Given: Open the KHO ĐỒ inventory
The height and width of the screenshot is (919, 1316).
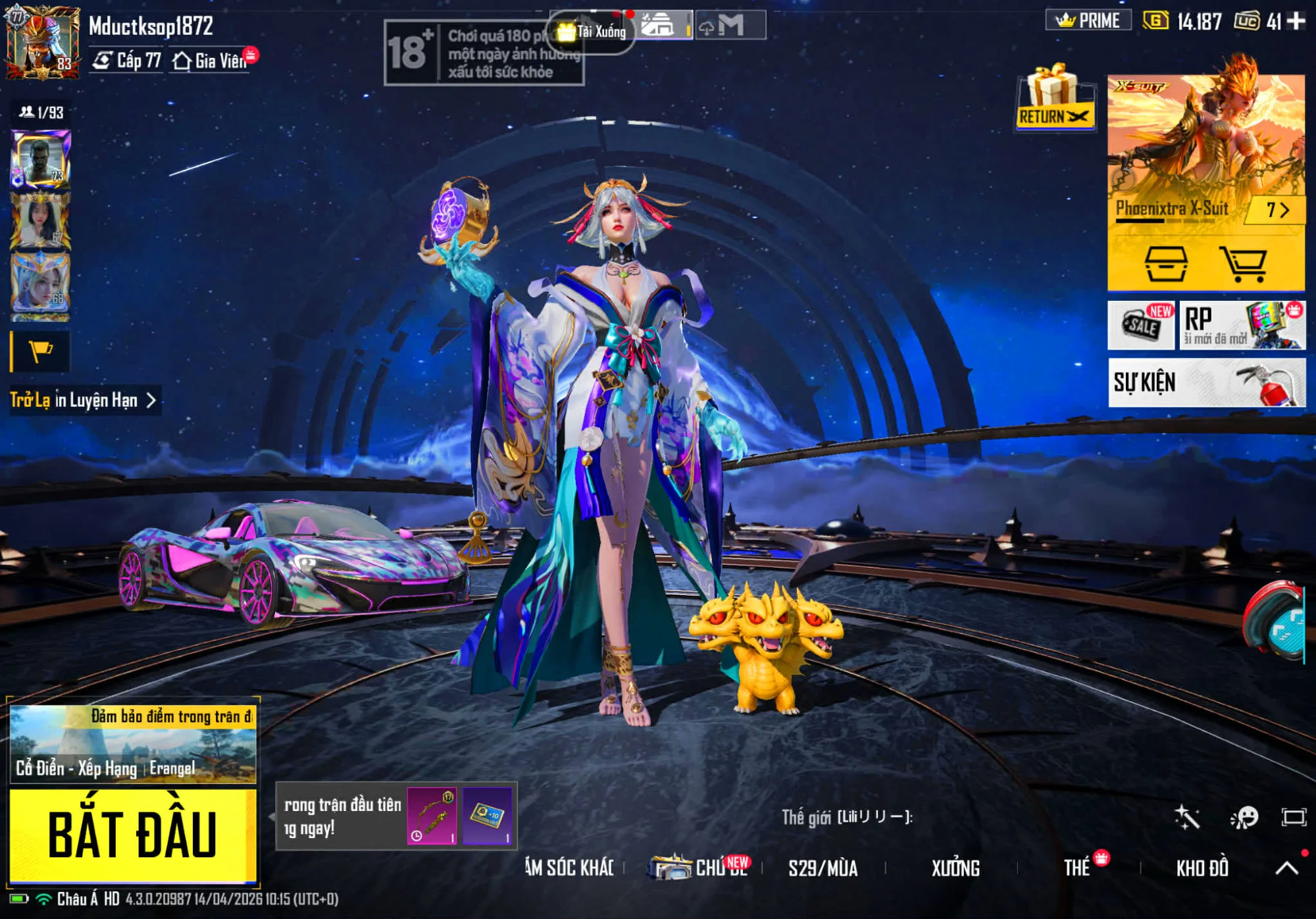Looking at the screenshot, I should 1202,868.
